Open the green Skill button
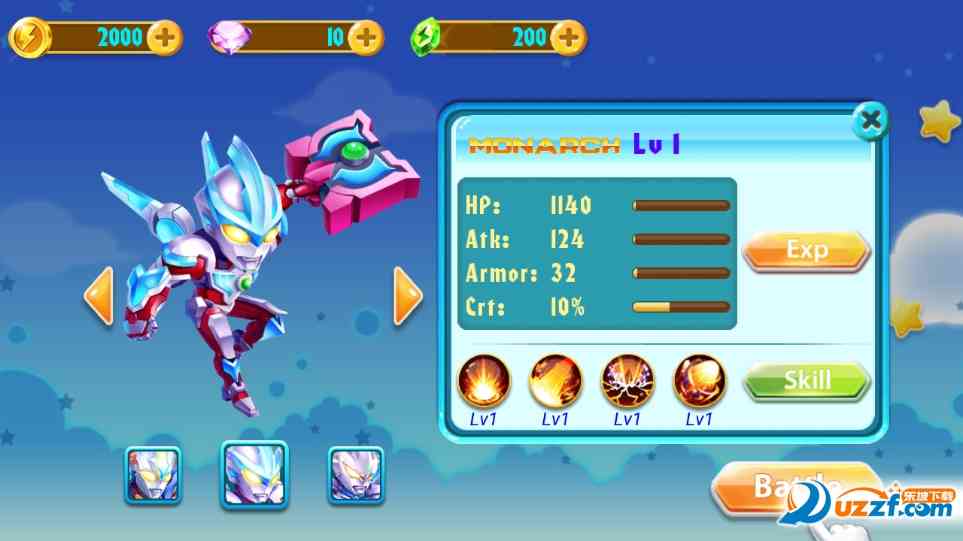963x541 pixels. (x=806, y=380)
